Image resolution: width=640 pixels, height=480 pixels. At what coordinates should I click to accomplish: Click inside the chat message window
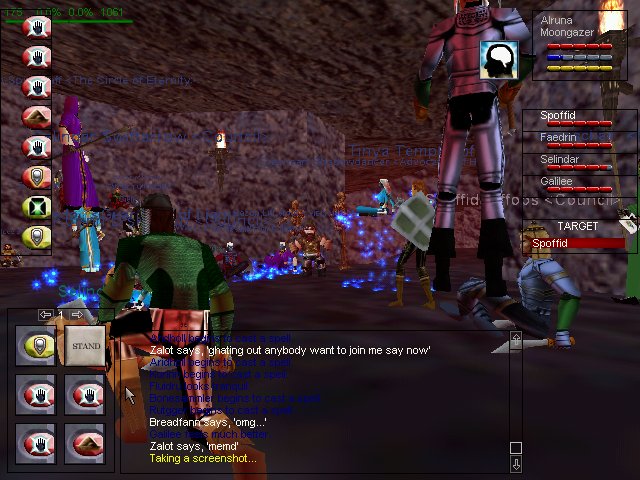pos(320,400)
